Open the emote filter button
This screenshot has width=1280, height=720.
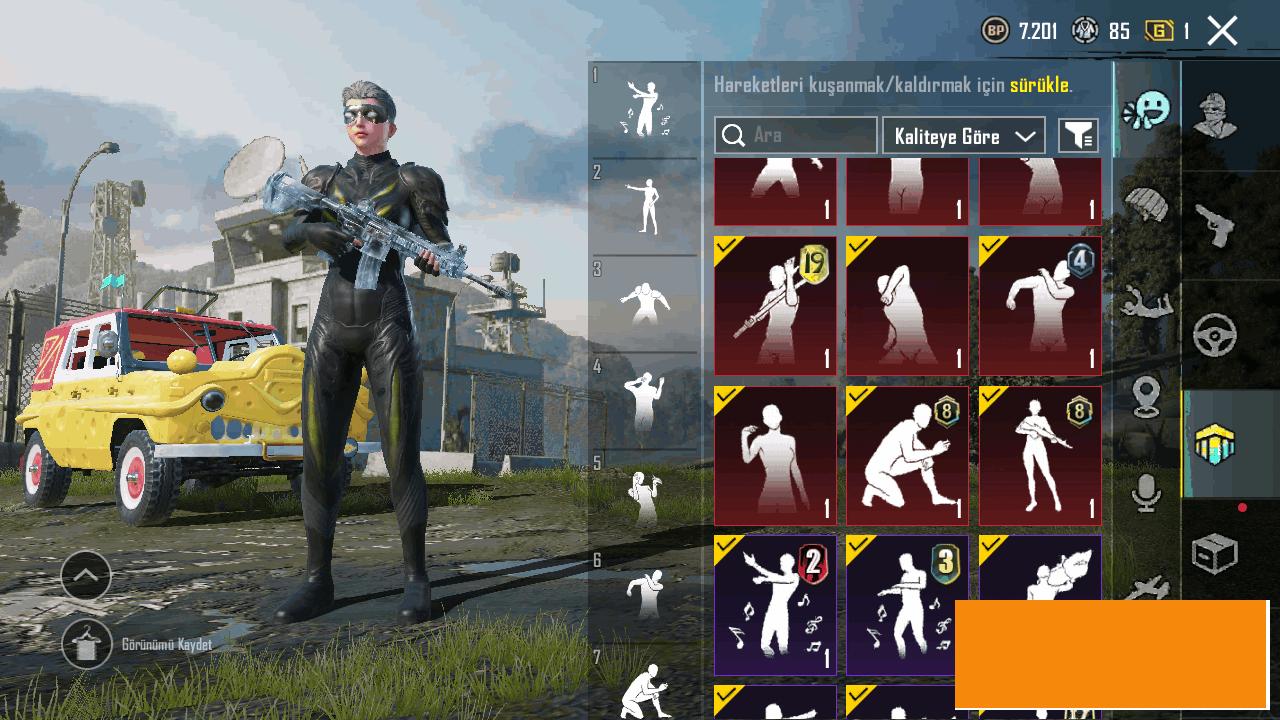(x=1078, y=136)
